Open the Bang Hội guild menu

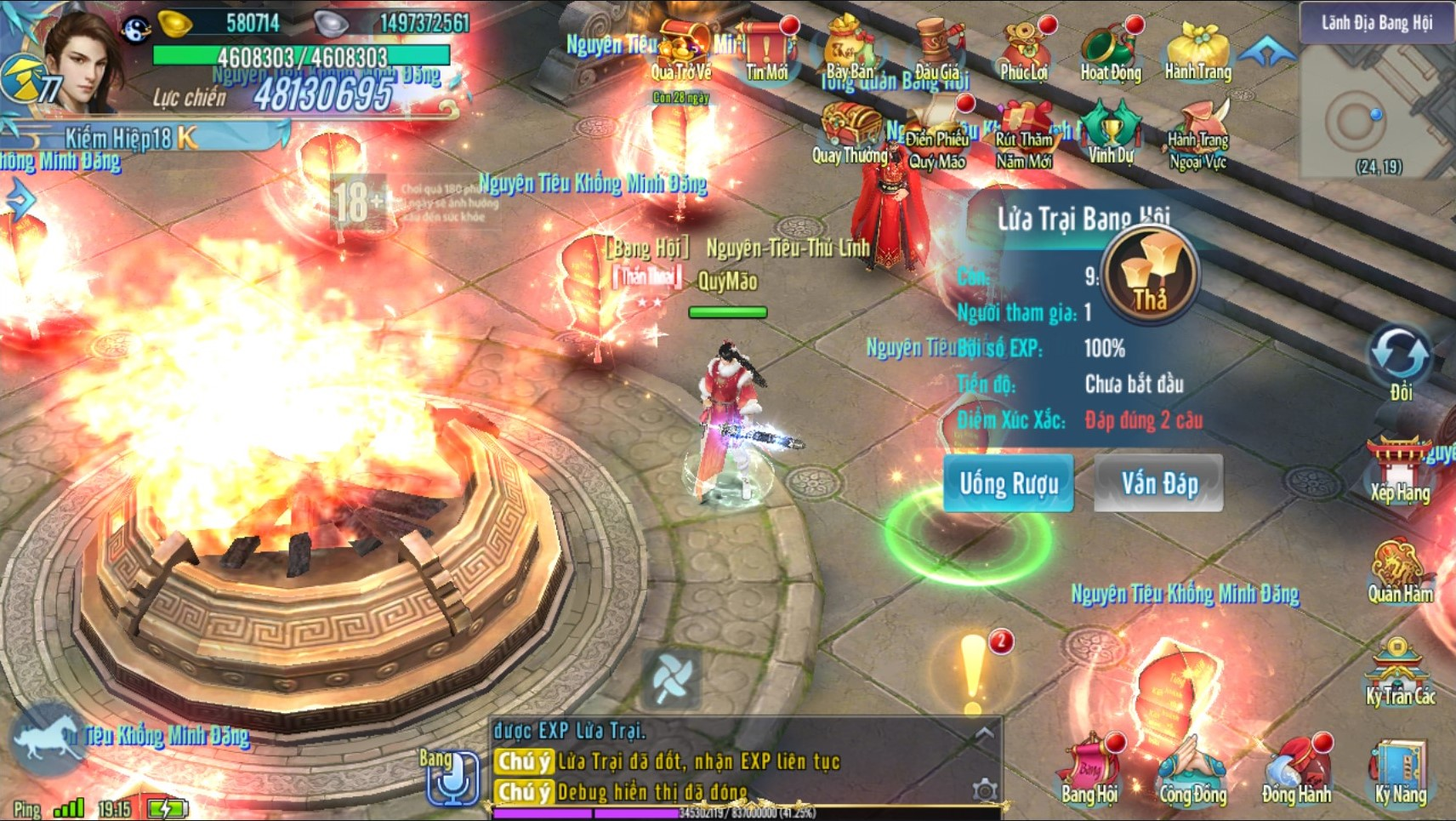1089,770
